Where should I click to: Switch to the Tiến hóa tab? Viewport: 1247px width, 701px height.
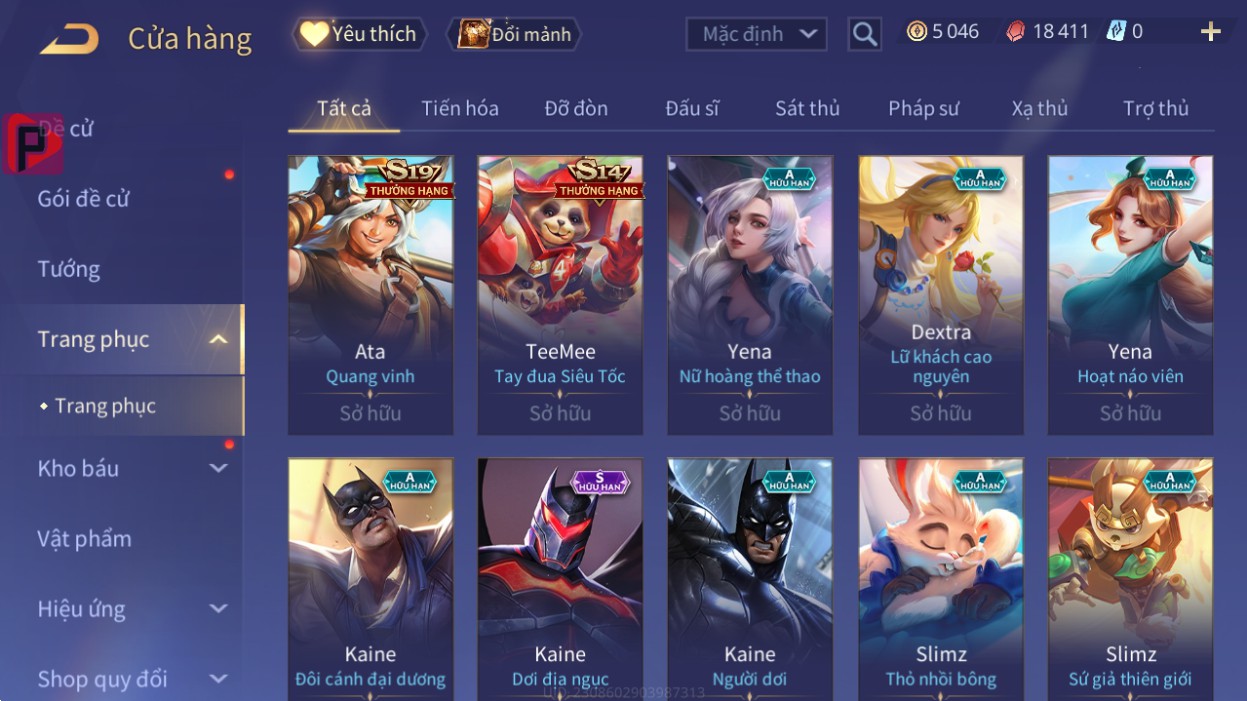[460, 108]
